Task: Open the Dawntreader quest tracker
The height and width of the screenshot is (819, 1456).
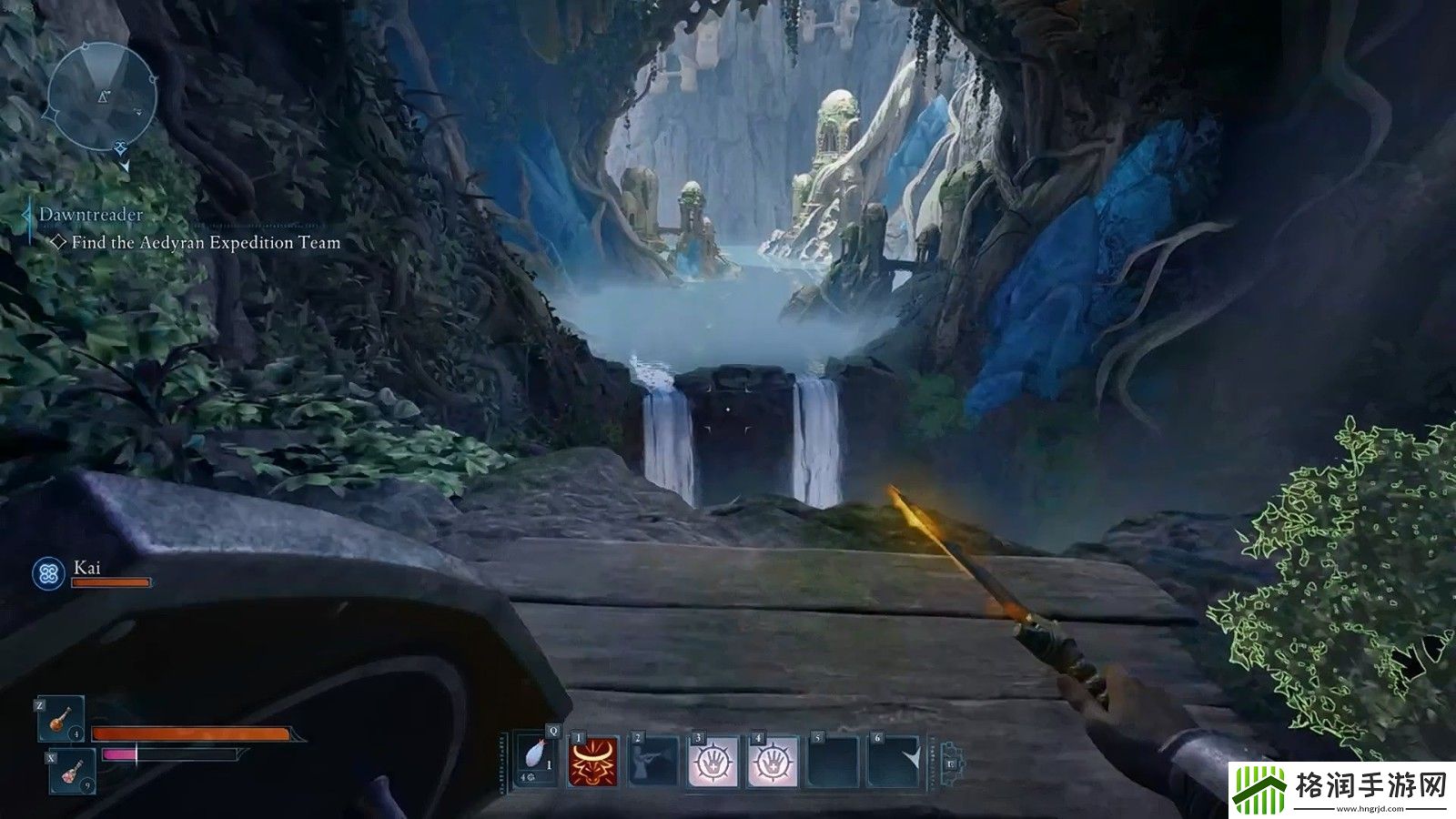Action: point(91,216)
